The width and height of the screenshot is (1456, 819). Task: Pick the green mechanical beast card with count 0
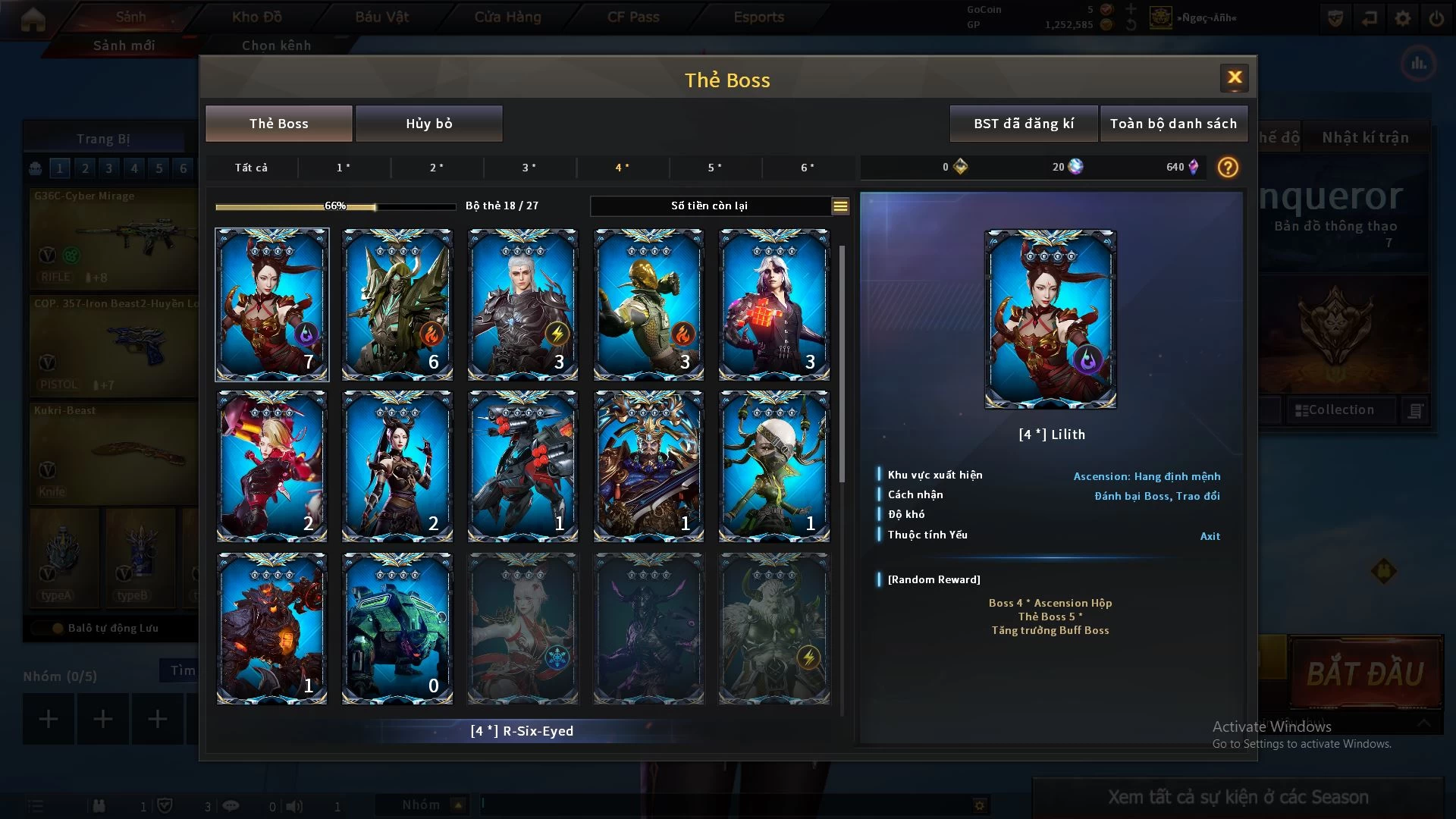pyautogui.click(x=397, y=628)
